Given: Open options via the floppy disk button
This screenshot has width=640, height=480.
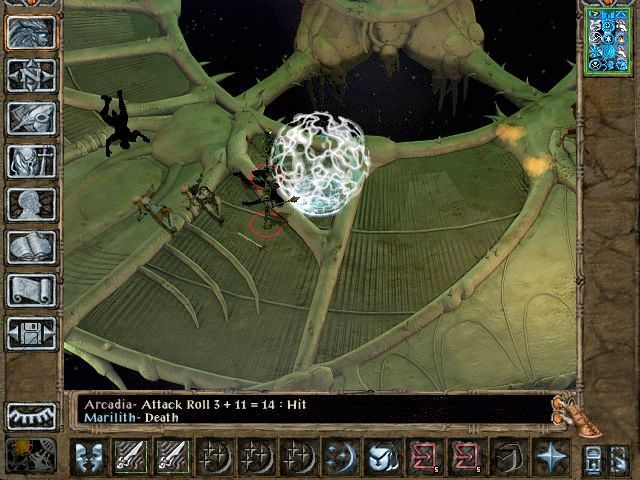Looking at the screenshot, I should [31, 333].
